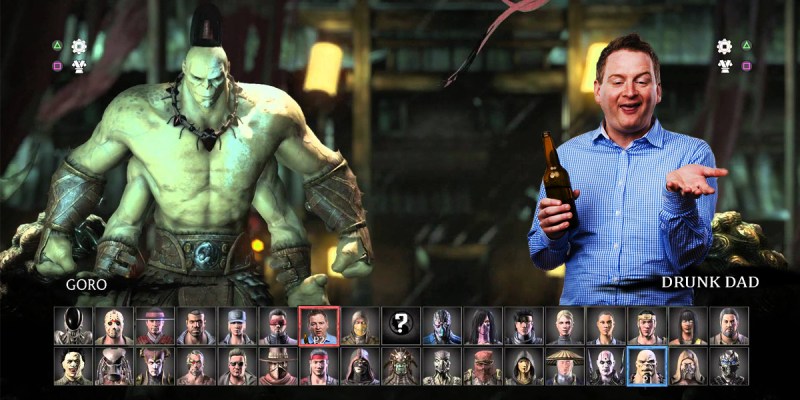Open player one's gear settings icon
The image size is (800, 400).
[79, 46]
